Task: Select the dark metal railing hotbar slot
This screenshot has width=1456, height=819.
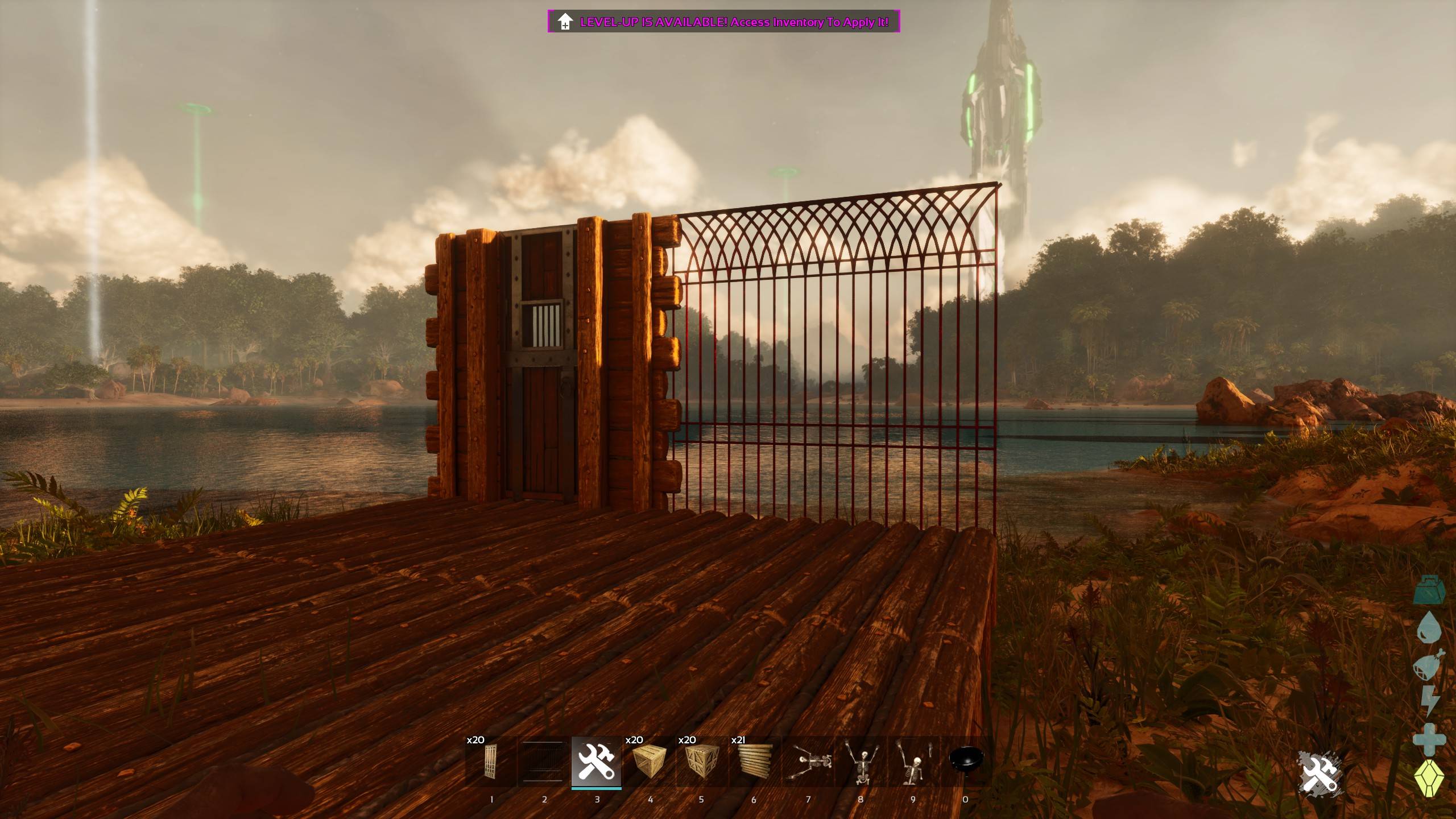Action: pyautogui.click(x=543, y=762)
